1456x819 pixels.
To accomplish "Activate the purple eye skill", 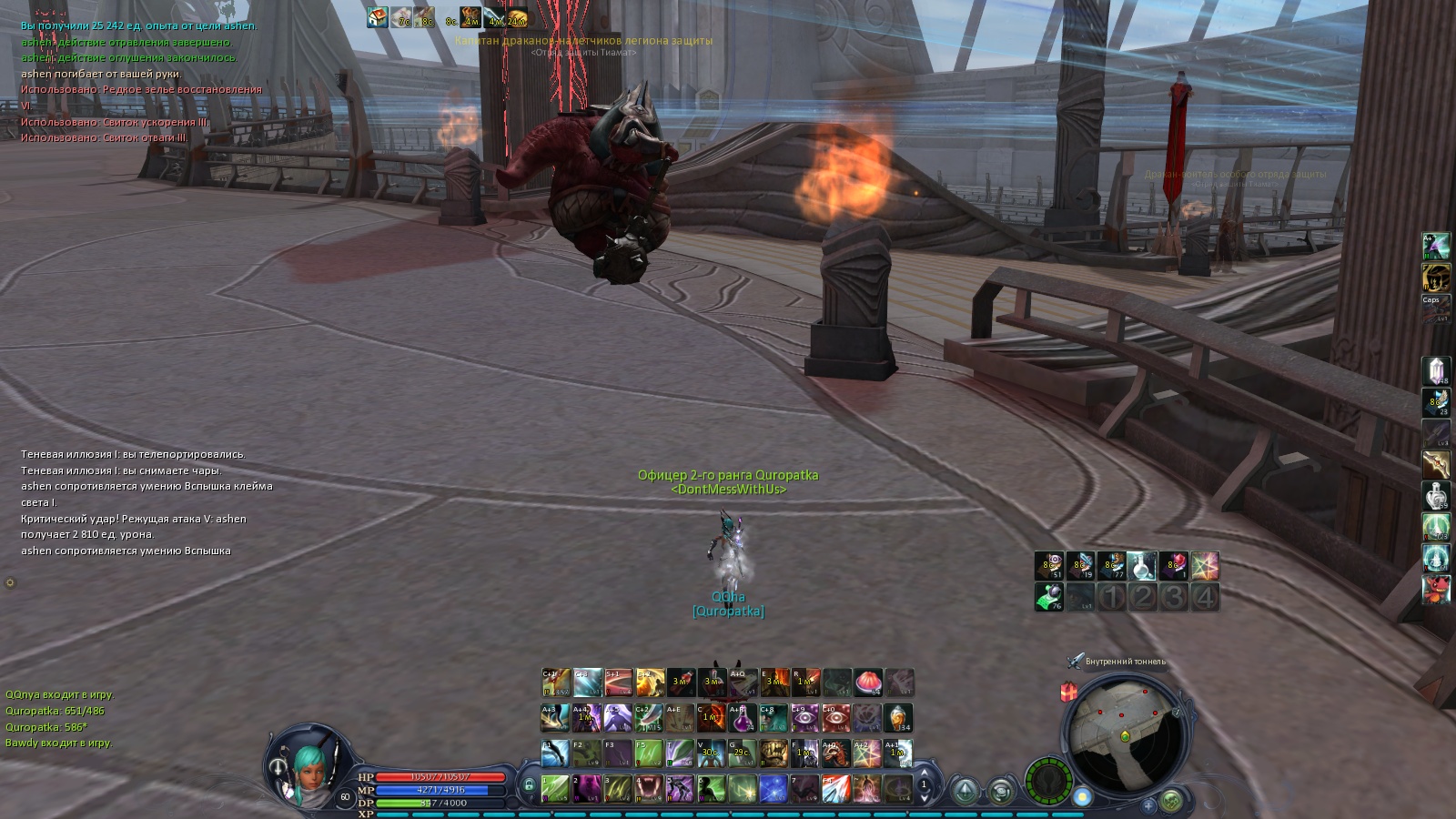I will pos(804,718).
